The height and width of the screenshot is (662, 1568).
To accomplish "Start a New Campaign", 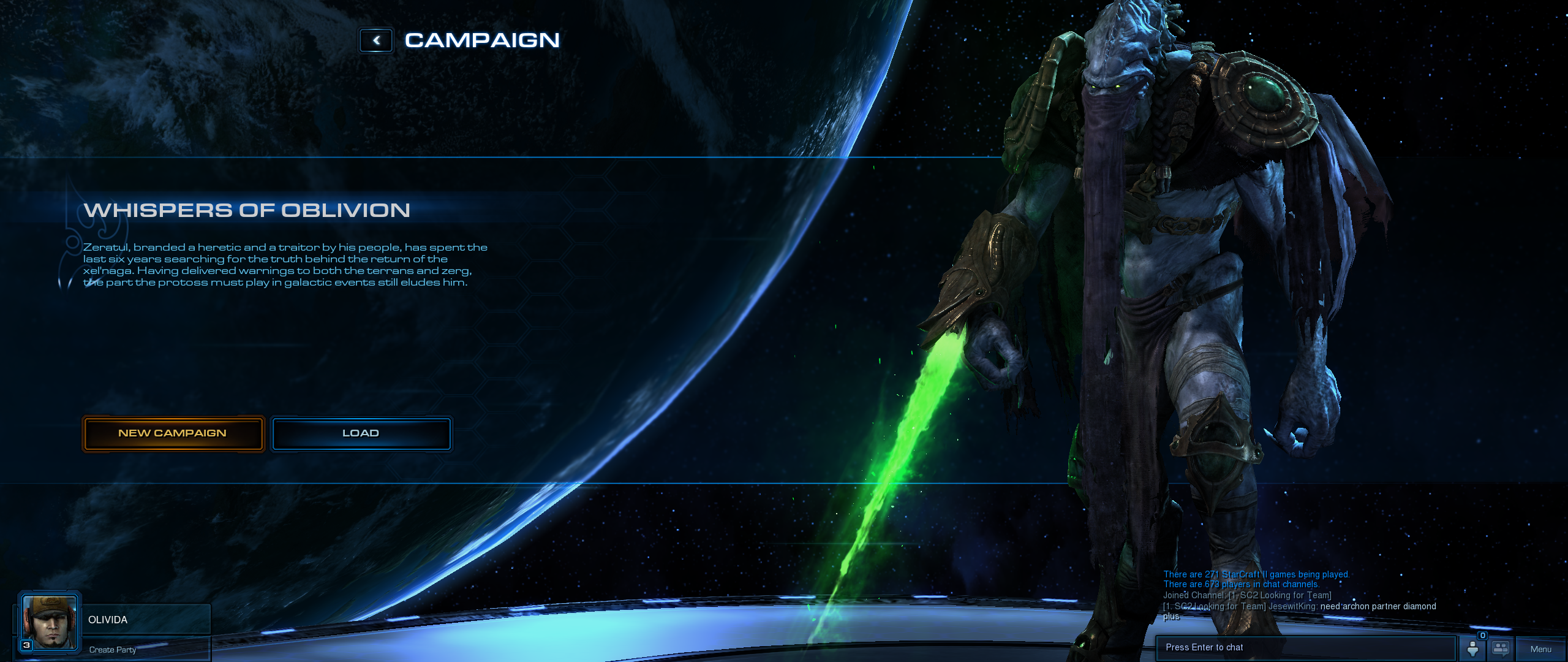I will tap(173, 433).
